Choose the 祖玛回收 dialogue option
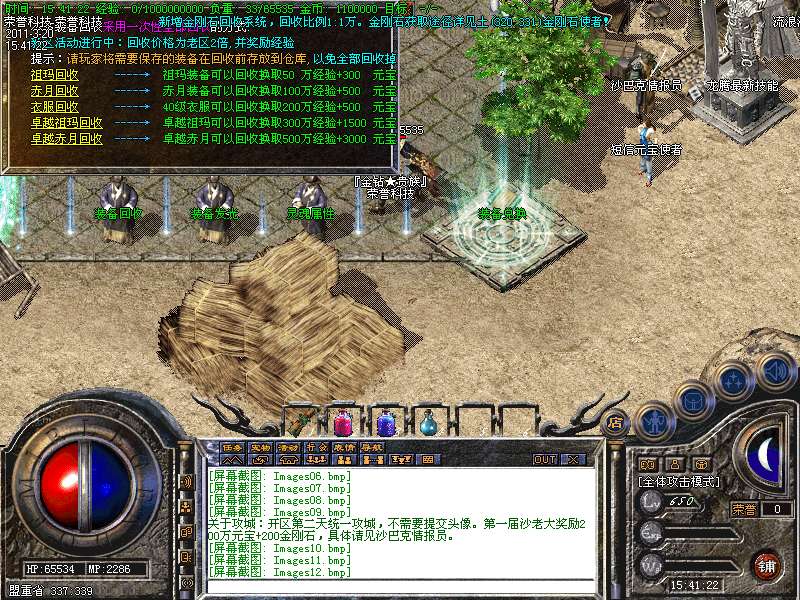The width and height of the screenshot is (800, 600). [54, 74]
